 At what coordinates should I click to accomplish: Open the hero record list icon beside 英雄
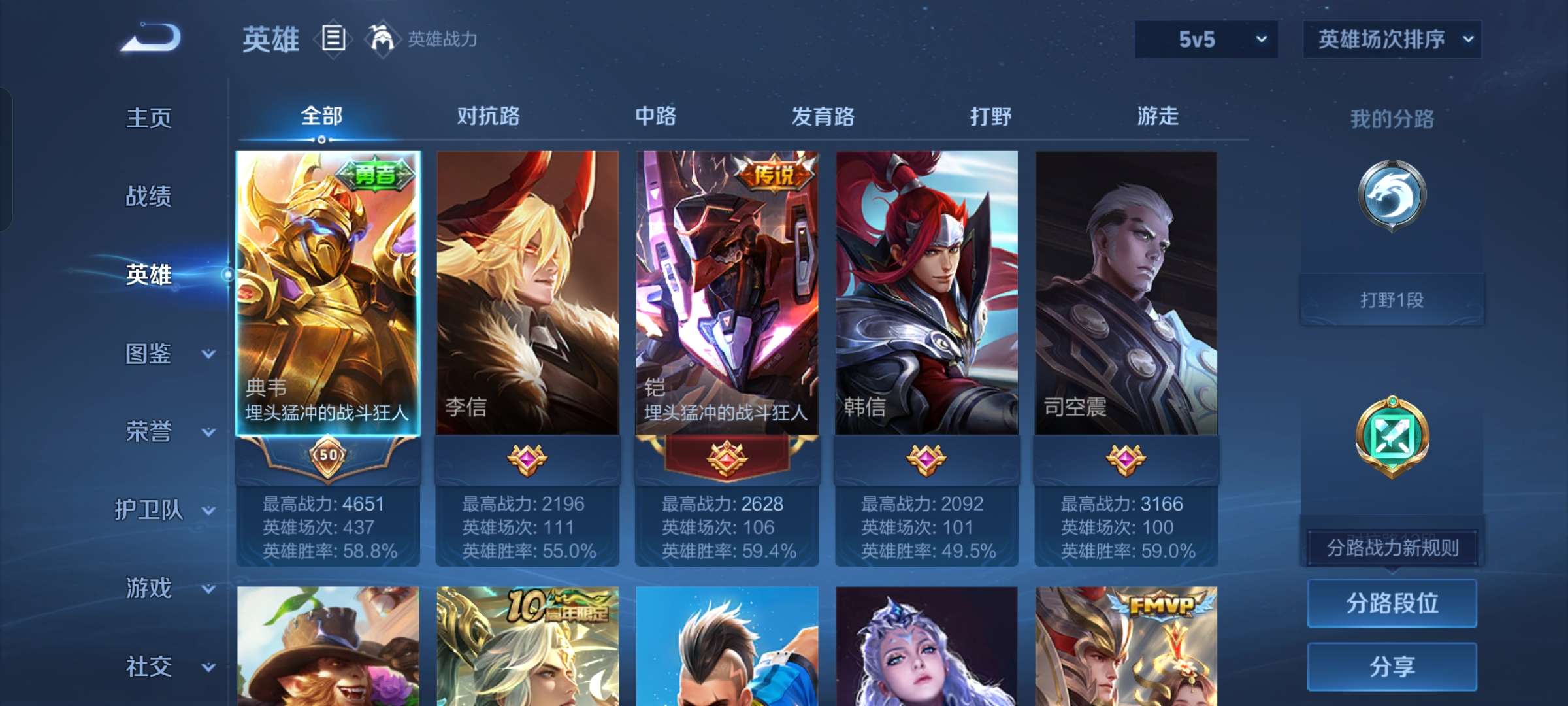333,39
